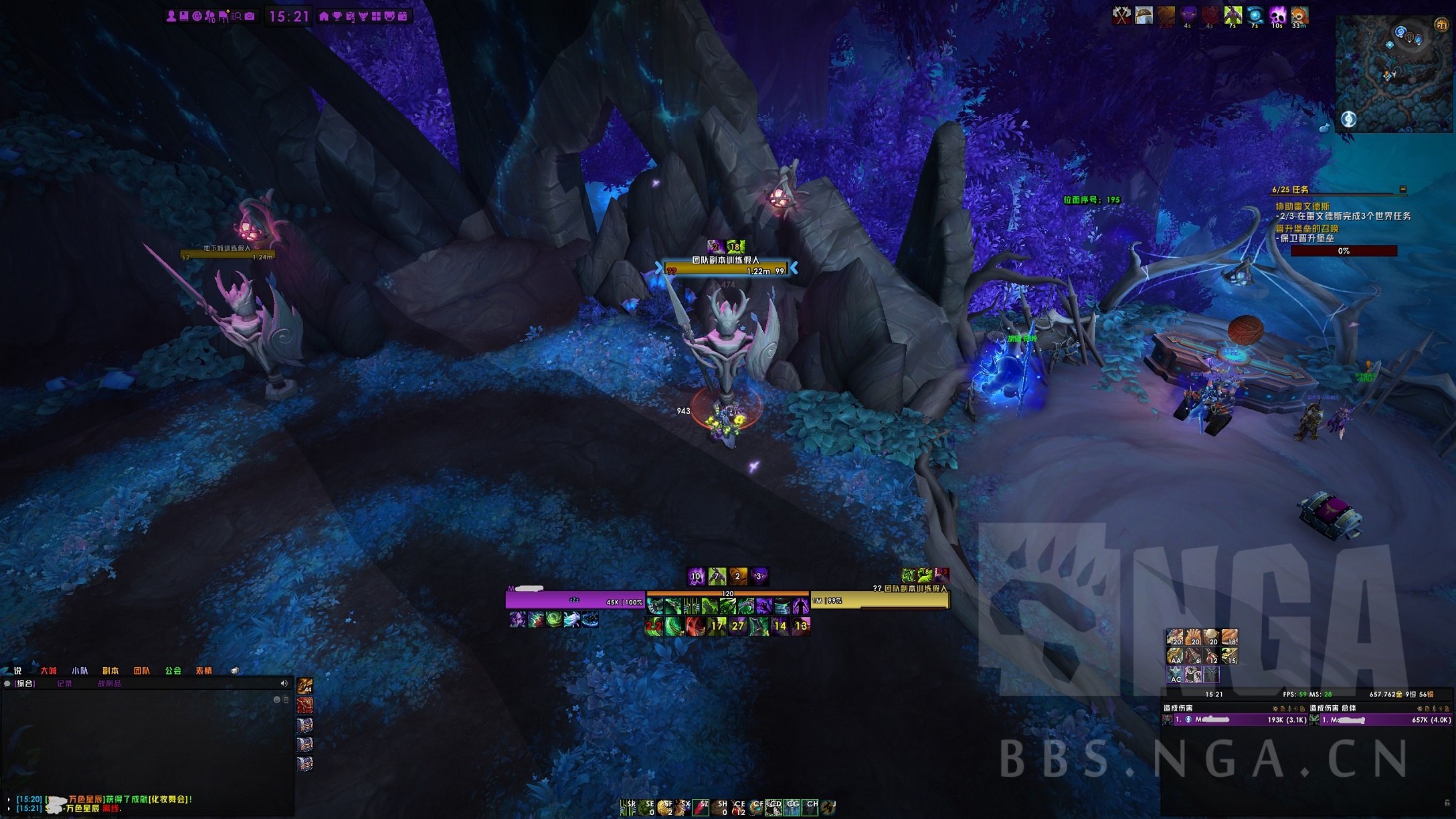Screen dimensions: 1456x819
Task: Open the mail icon showing 11 notifications
Action: click(x=223, y=15)
